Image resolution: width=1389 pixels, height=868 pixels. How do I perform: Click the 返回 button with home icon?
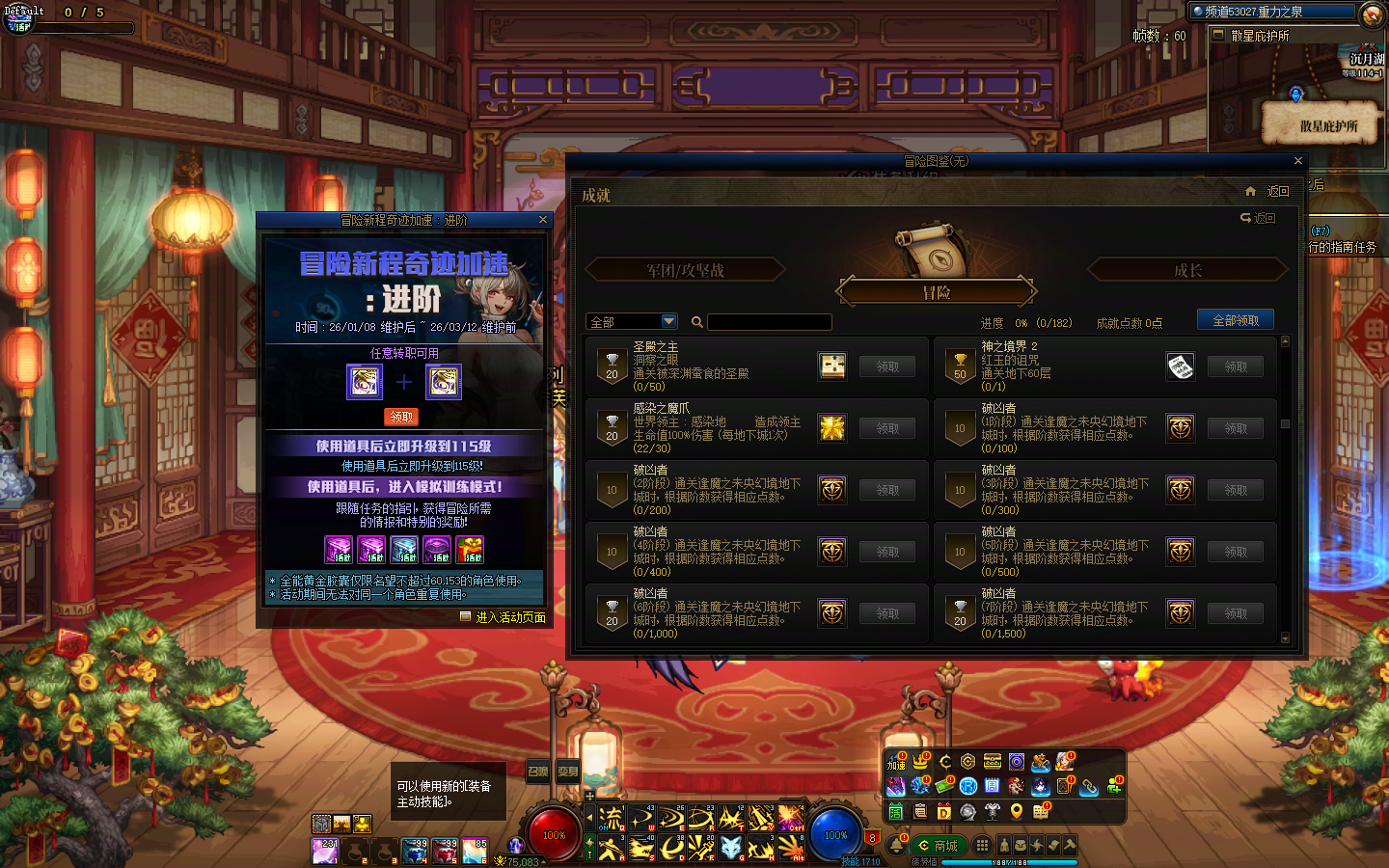pyautogui.click(x=1267, y=191)
